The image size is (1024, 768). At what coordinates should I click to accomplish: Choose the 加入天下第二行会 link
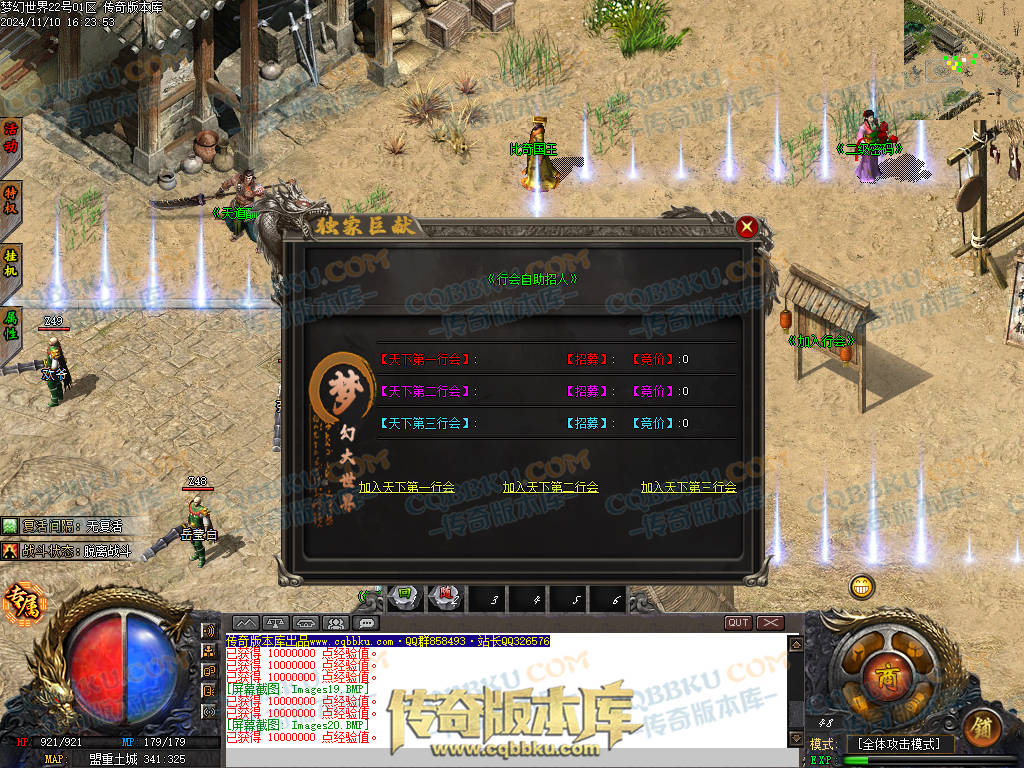pyautogui.click(x=550, y=488)
